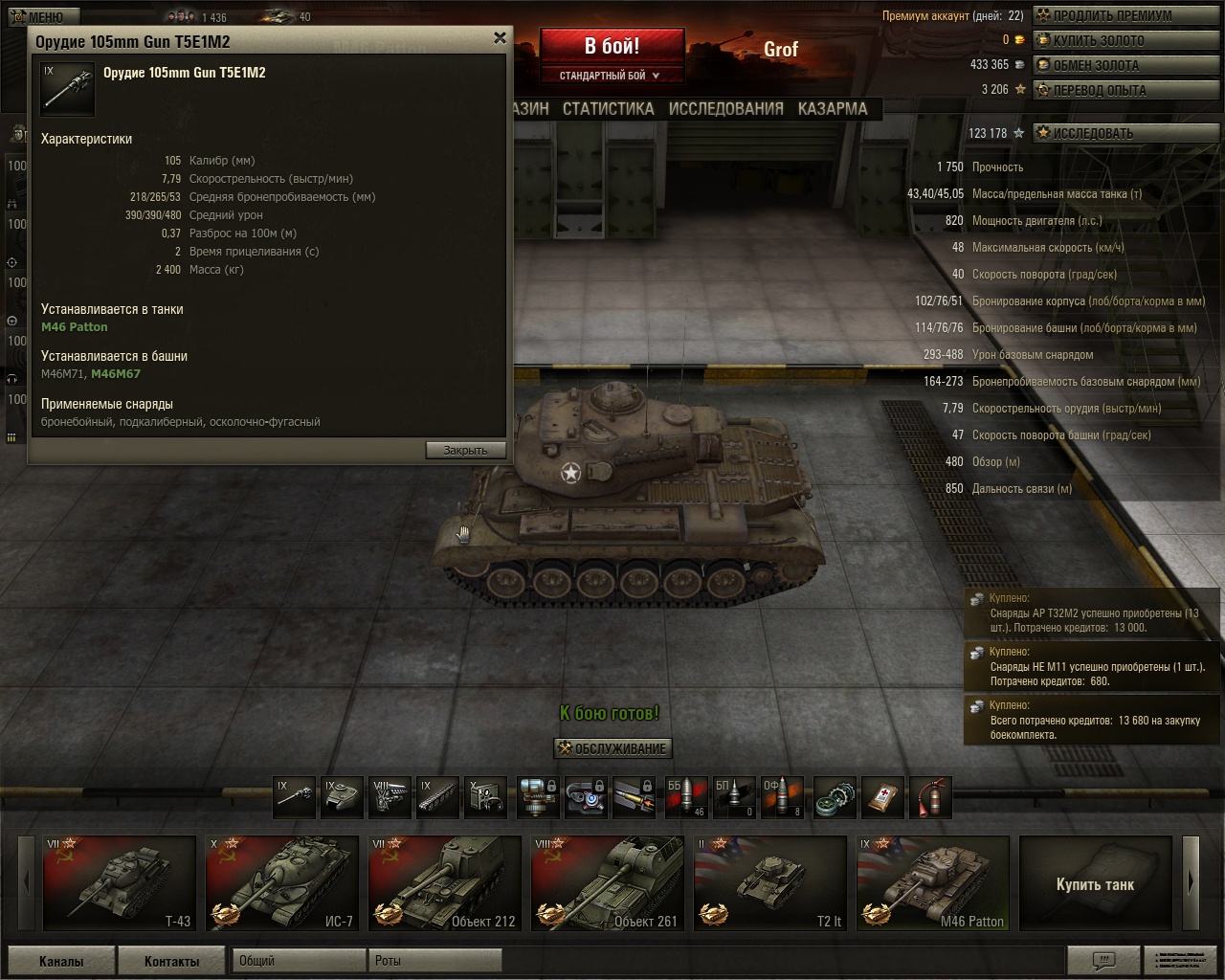
Task: Open the Каналы chat channels
Action: point(61,961)
